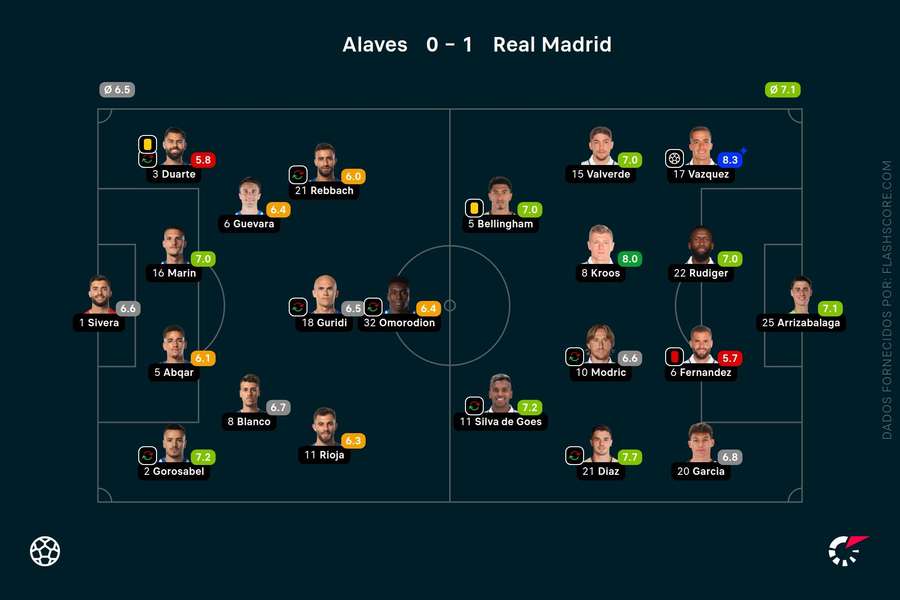This screenshot has width=900, height=600.
Task: Pick Diaz in the Real Madrid lineup
Action: (x=600, y=445)
